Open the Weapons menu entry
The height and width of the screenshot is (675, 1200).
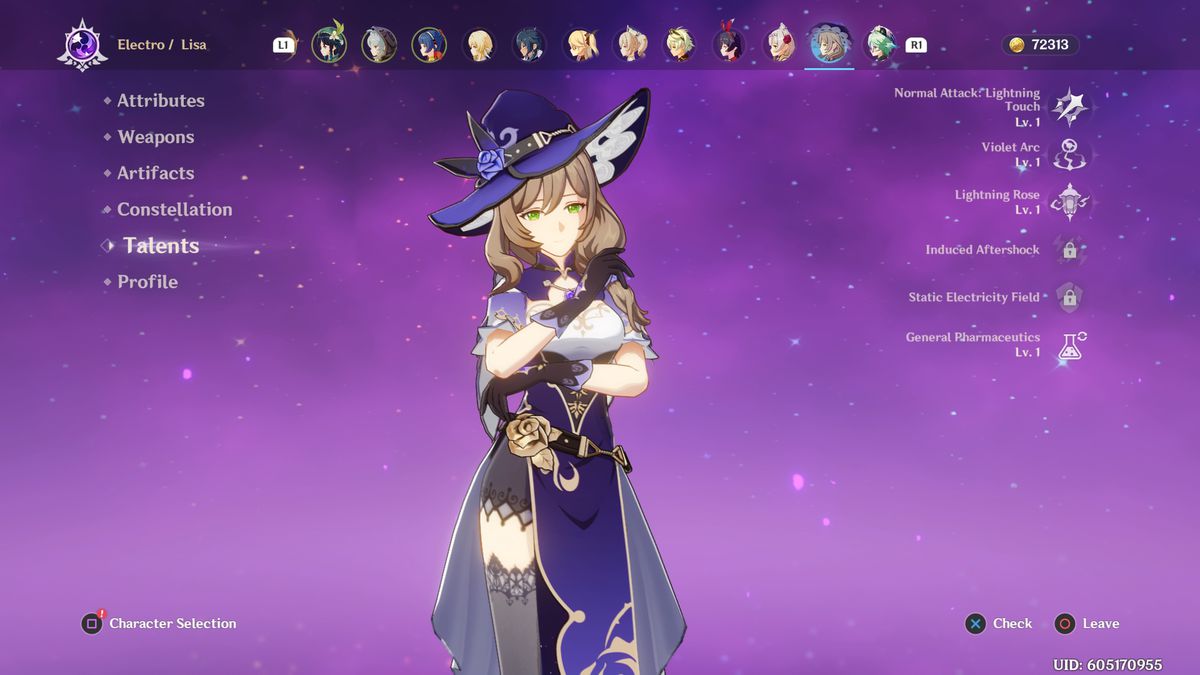155,137
